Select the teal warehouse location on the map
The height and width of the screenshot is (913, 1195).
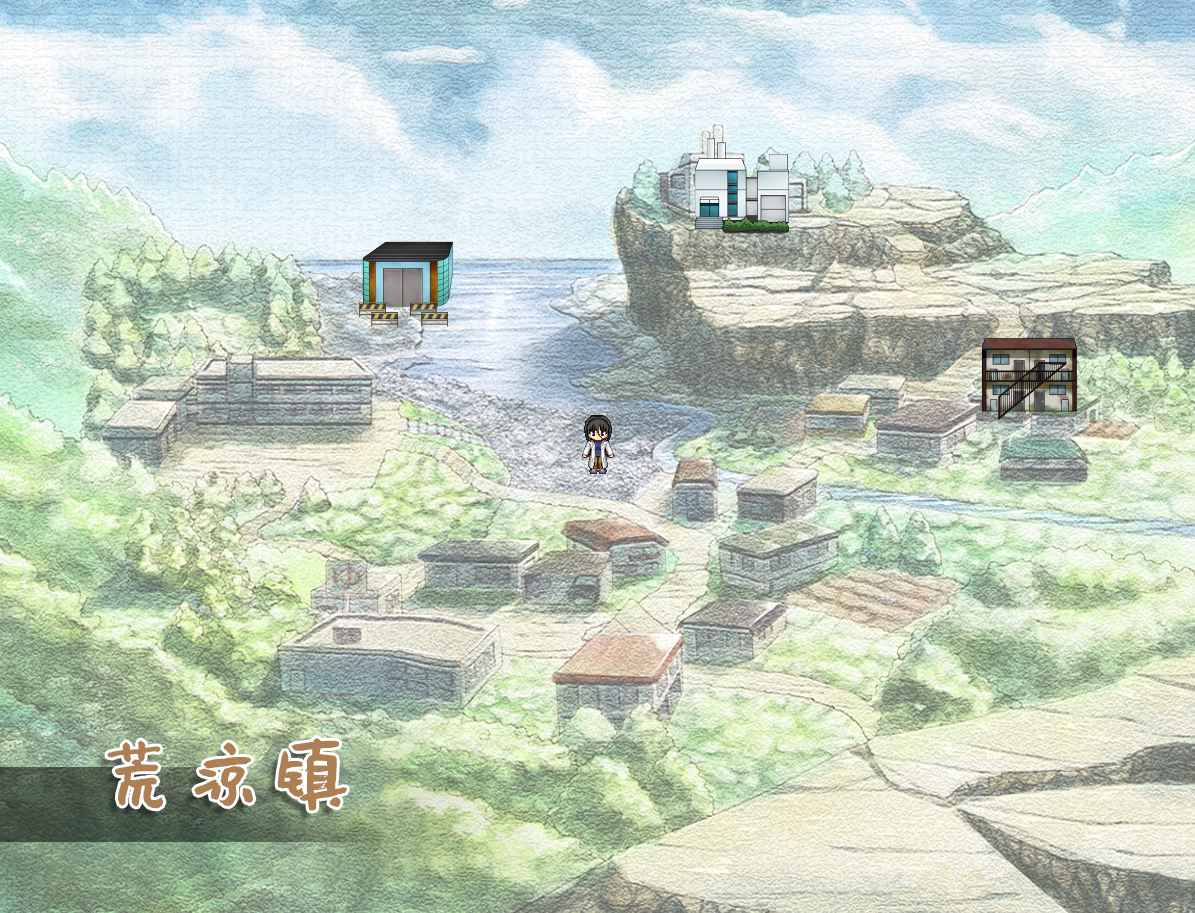[406, 283]
